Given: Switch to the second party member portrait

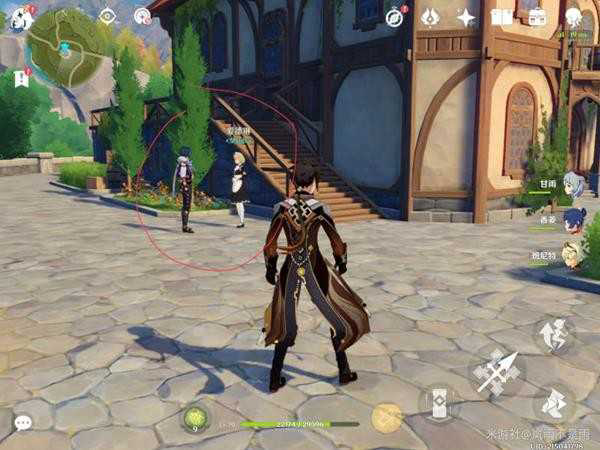Looking at the screenshot, I should coord(573,219).
